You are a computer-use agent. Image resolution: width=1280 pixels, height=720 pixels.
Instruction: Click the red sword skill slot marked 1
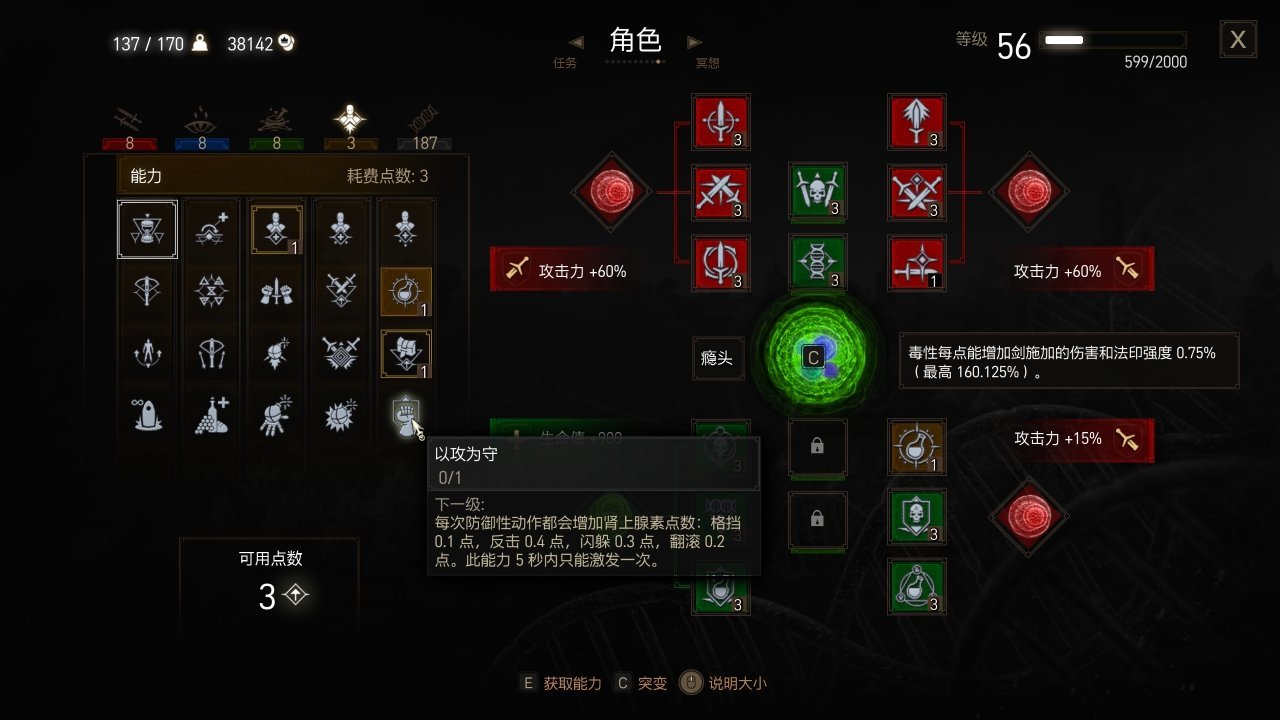point(917,261)
